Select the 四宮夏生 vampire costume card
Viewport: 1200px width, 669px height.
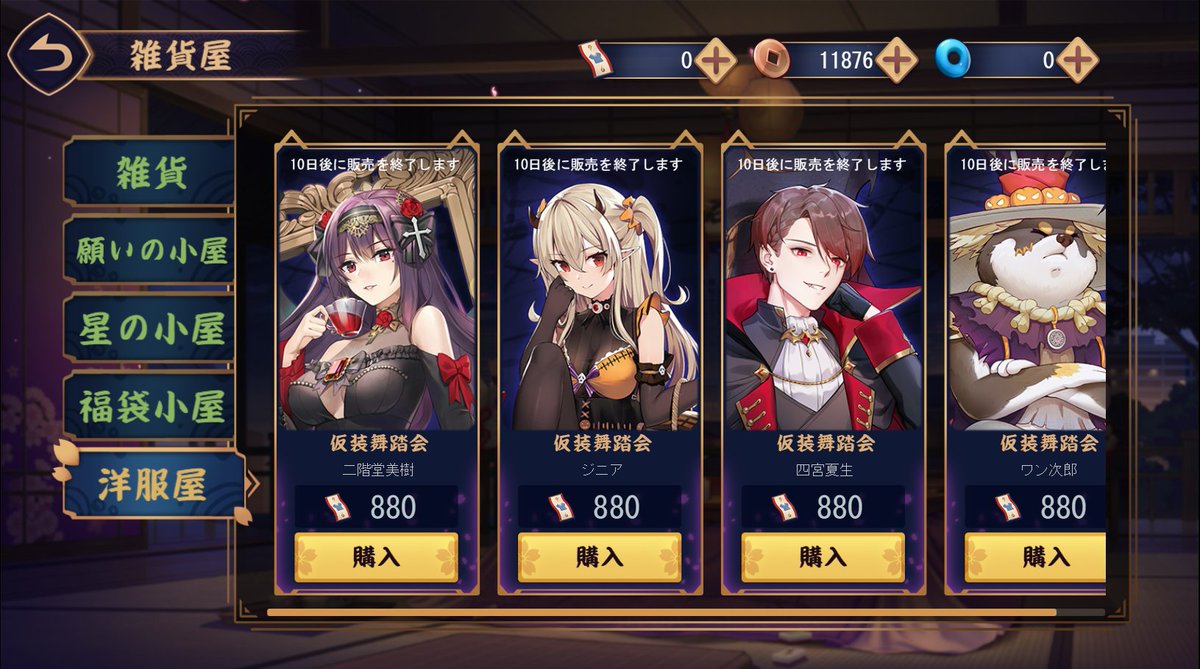point(823,300)
